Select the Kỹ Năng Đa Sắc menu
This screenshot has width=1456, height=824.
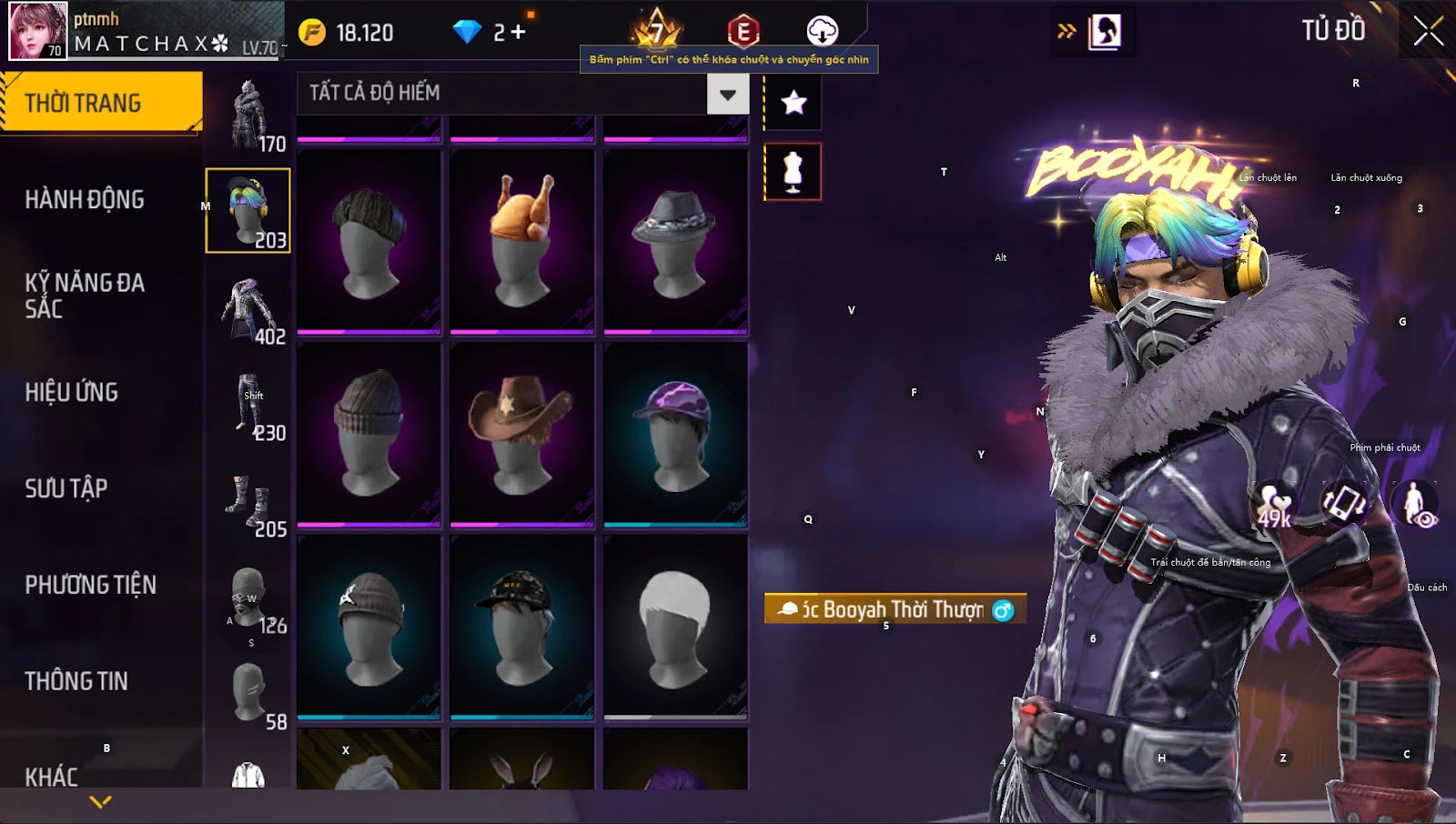(85, 296)
